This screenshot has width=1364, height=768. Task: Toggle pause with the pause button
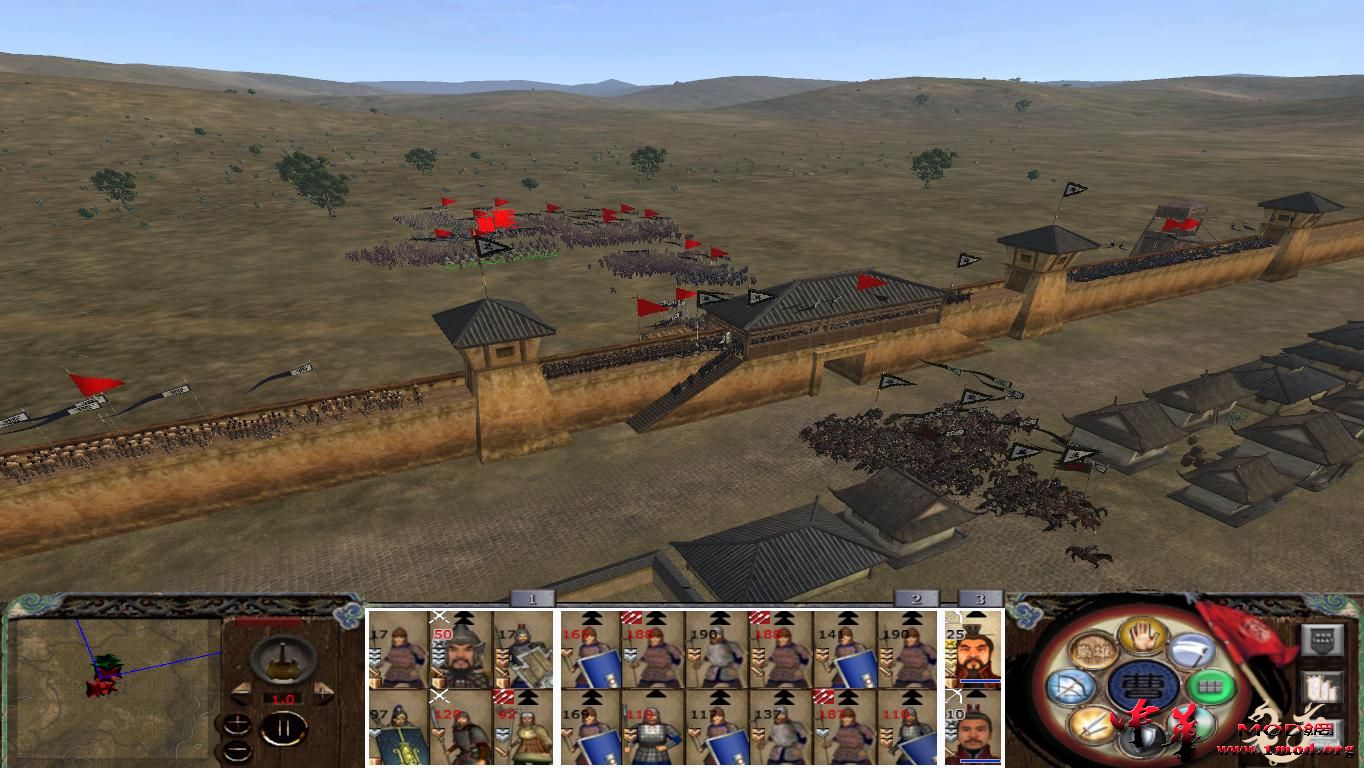click(286, 728)
